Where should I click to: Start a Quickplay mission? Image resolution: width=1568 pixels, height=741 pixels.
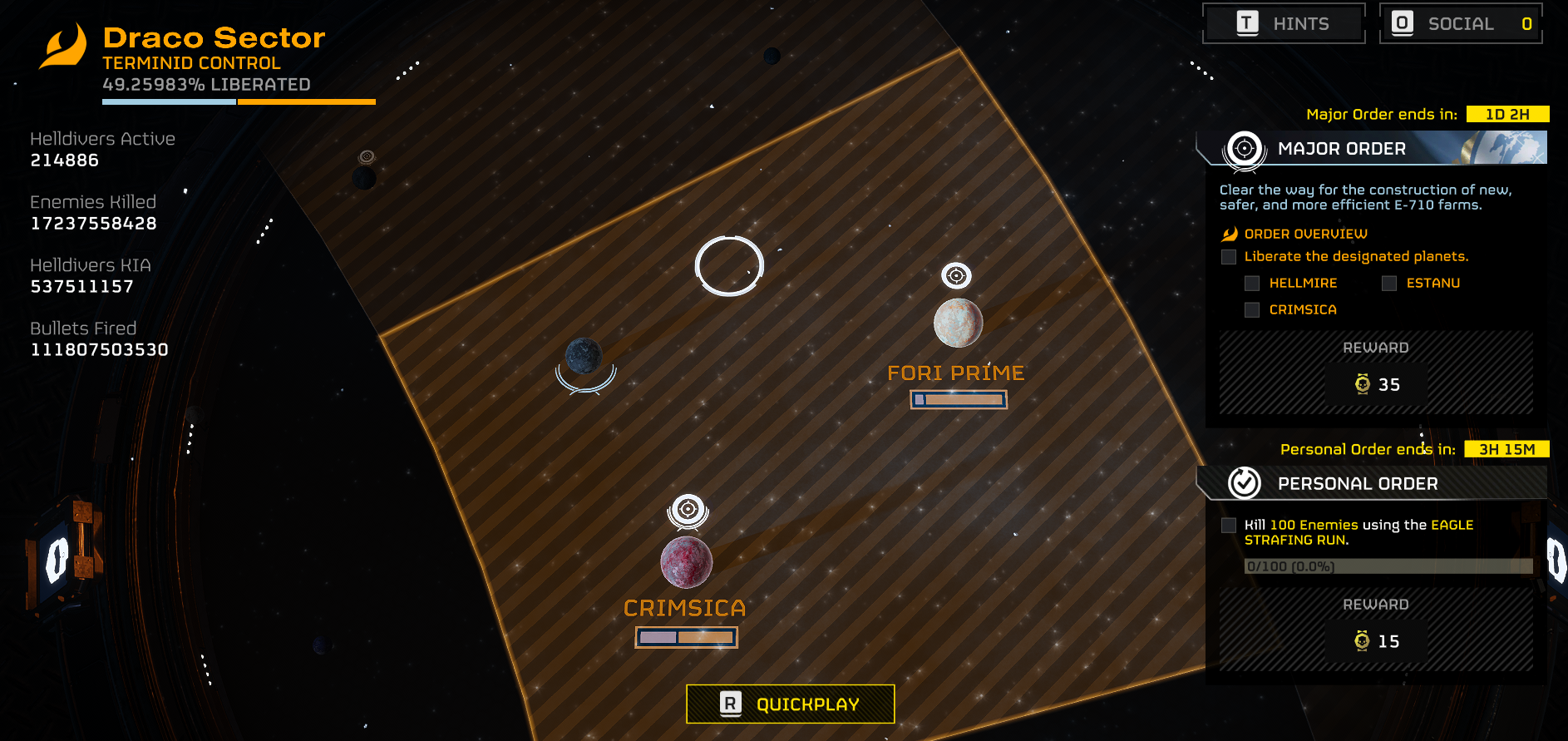[790, 704]
